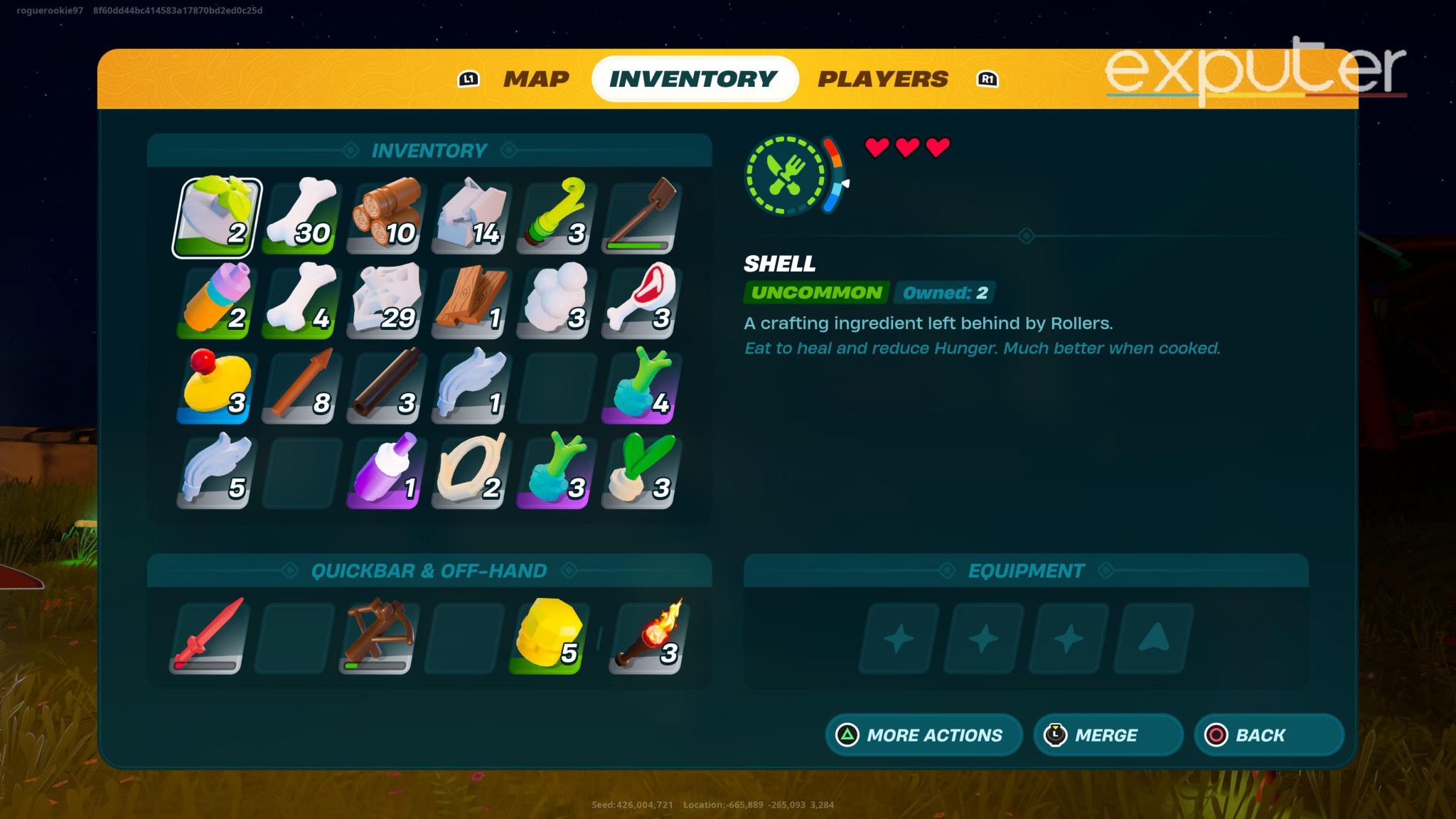Select the stack of 30 bones
This screenshot has height=819, width=1456.
[299, 213]
